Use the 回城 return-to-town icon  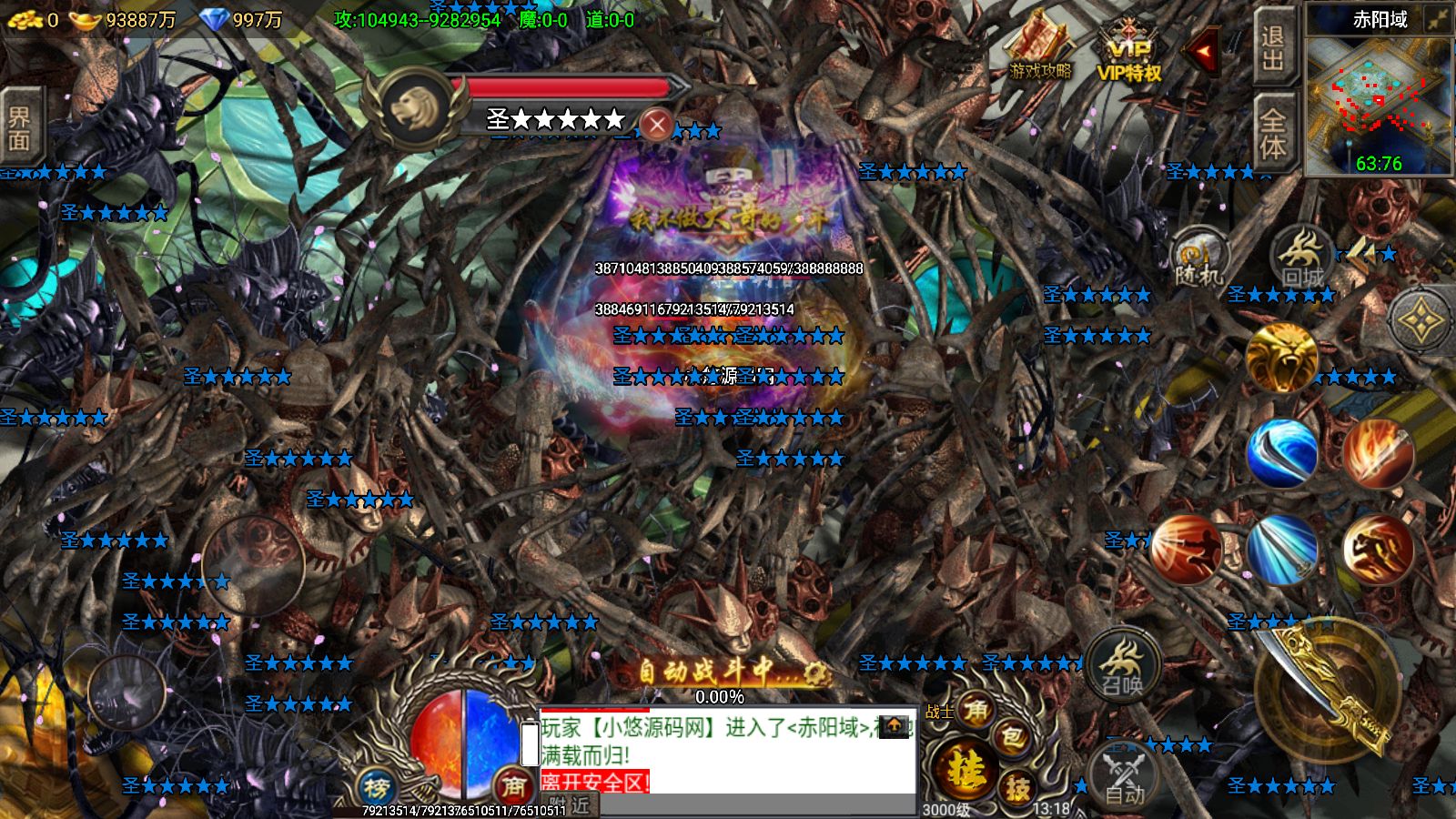(1299, 257)
